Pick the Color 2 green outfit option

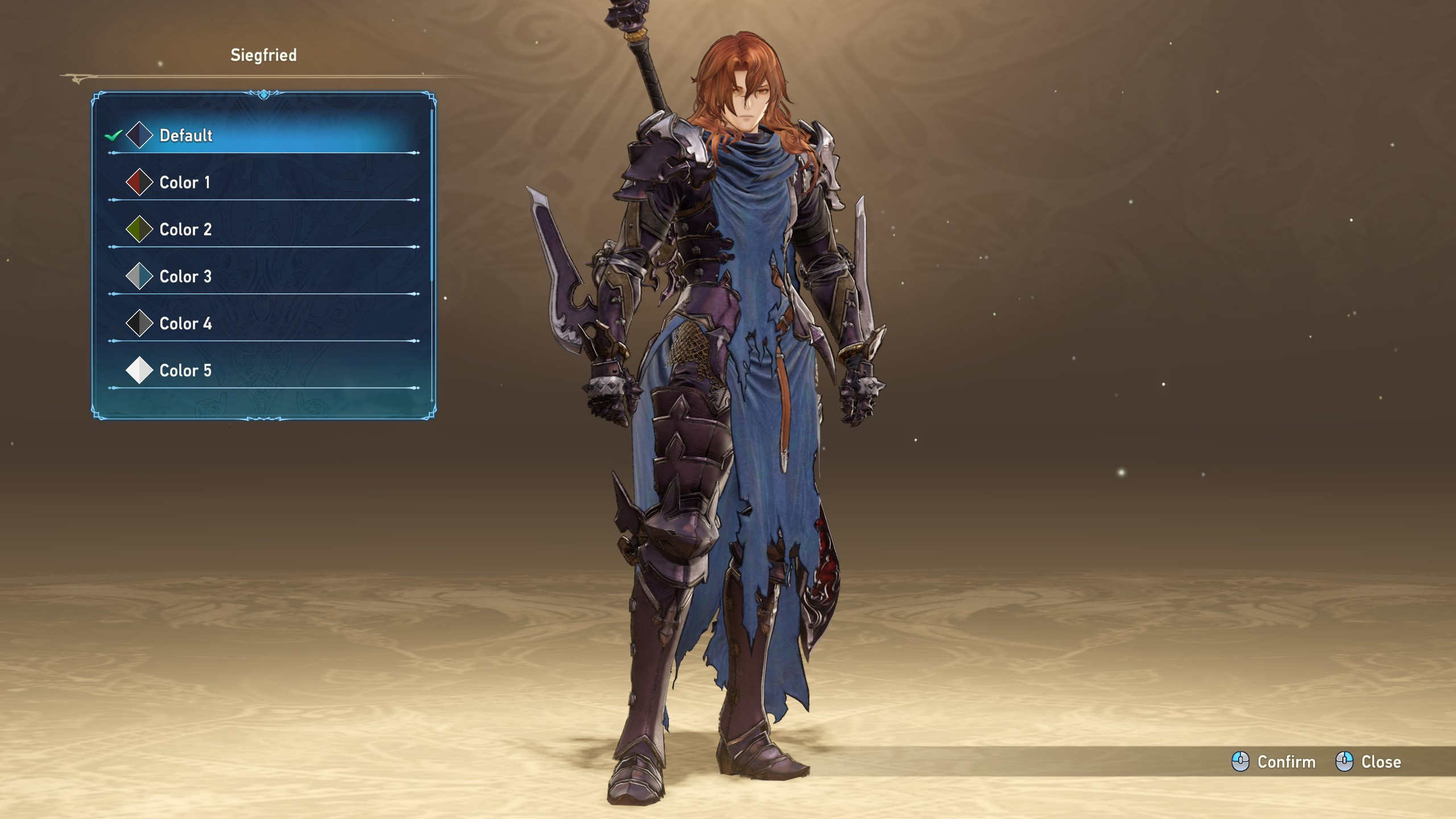click(185, 230)
